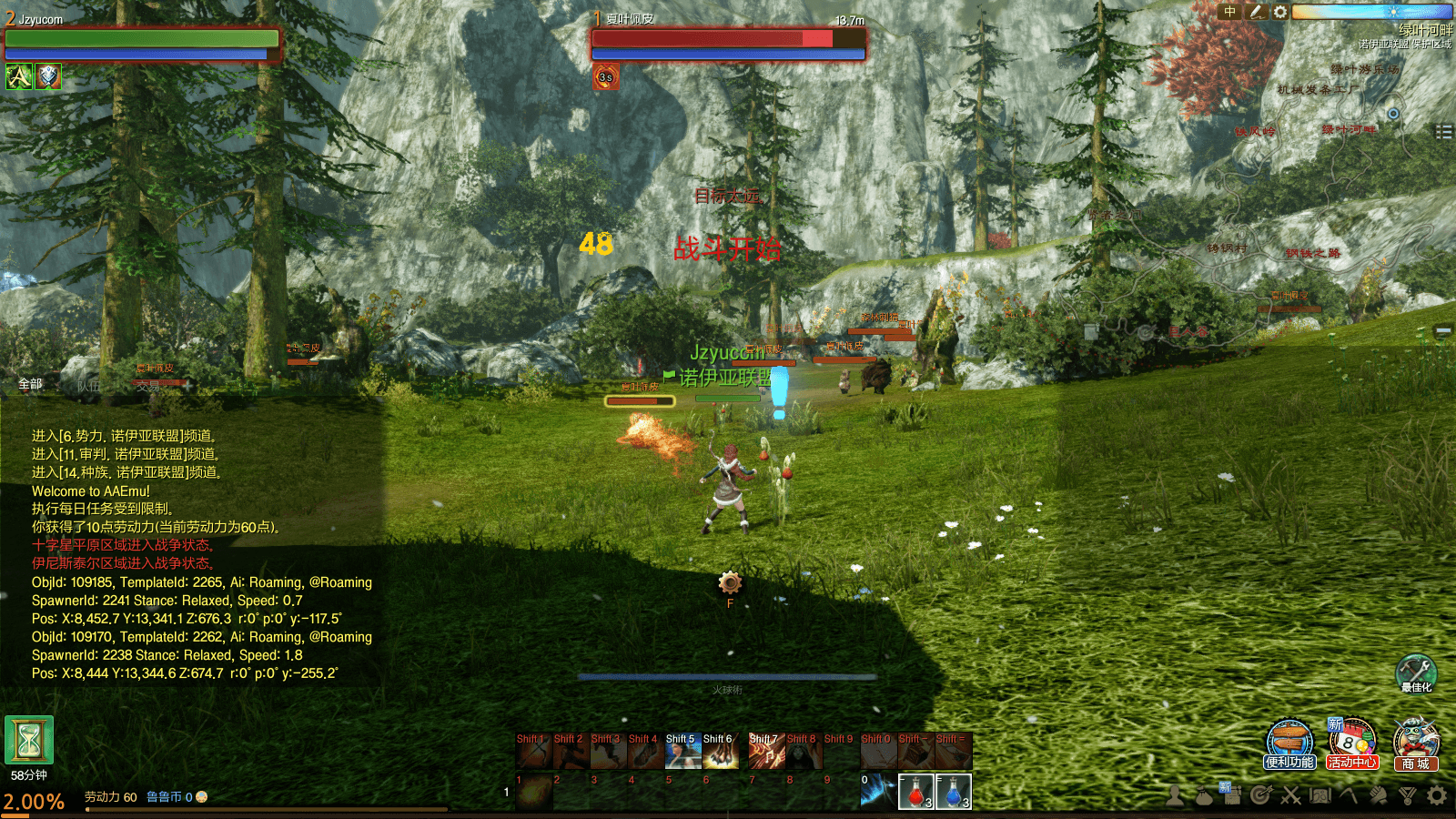Click the pencil button above the minimap
This screenshot has height=819, width=1456.
(x=1256, y=12)
